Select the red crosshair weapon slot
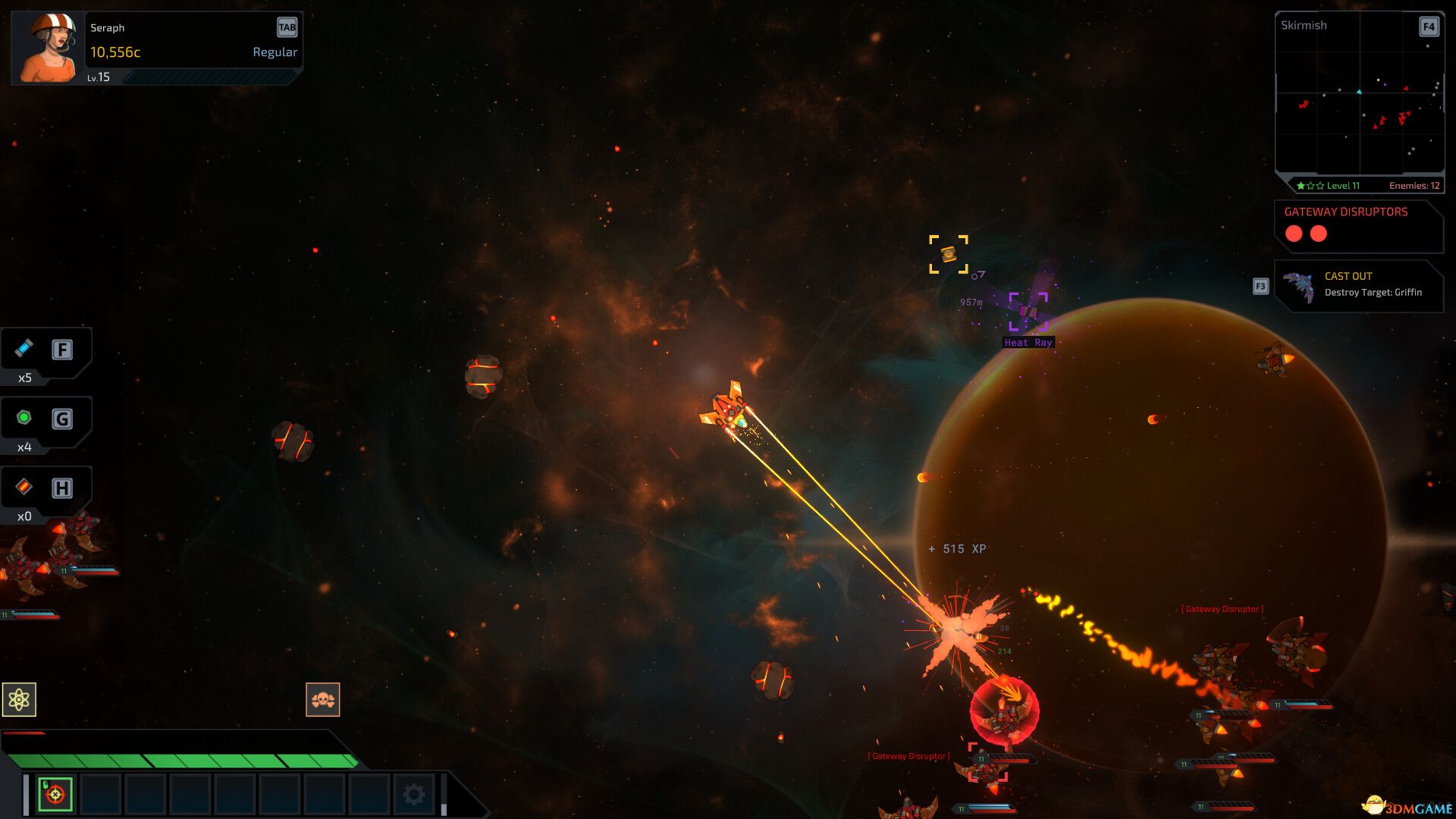The image size is (1456, 819). (x=55, y=794)
